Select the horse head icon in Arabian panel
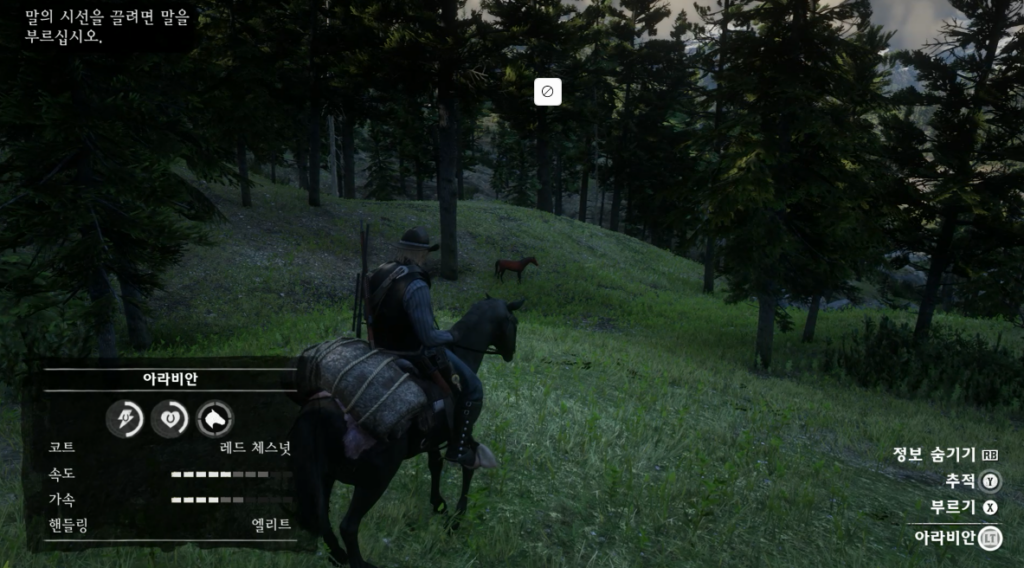This screenshot has height=568, width=1024. point(215,419)
